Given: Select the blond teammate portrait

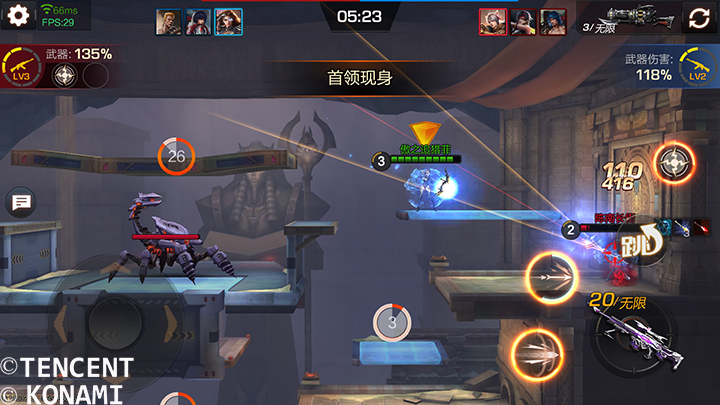Looking at the screenshot, I should click(x=170, y=22).
